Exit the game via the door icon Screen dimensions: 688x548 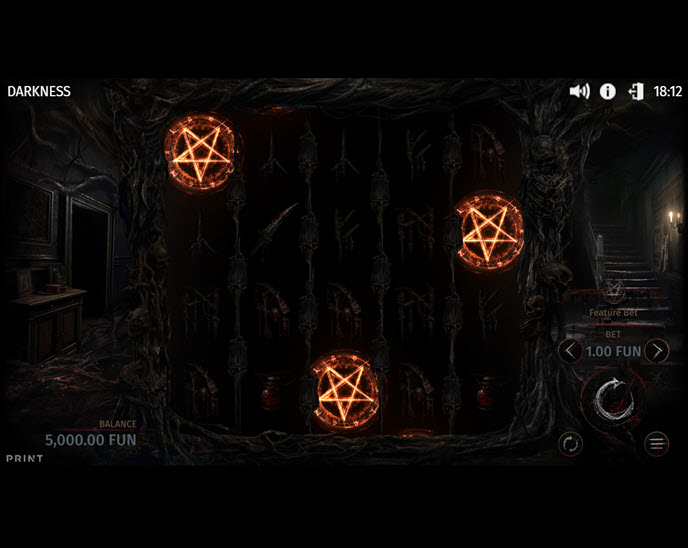click(635, 91)
